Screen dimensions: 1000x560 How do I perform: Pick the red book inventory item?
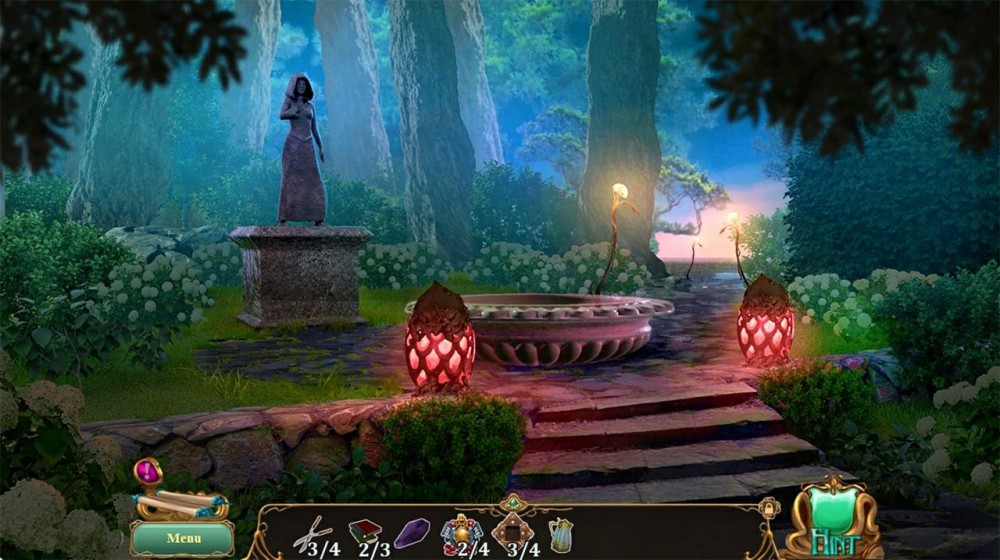point(364,532)
